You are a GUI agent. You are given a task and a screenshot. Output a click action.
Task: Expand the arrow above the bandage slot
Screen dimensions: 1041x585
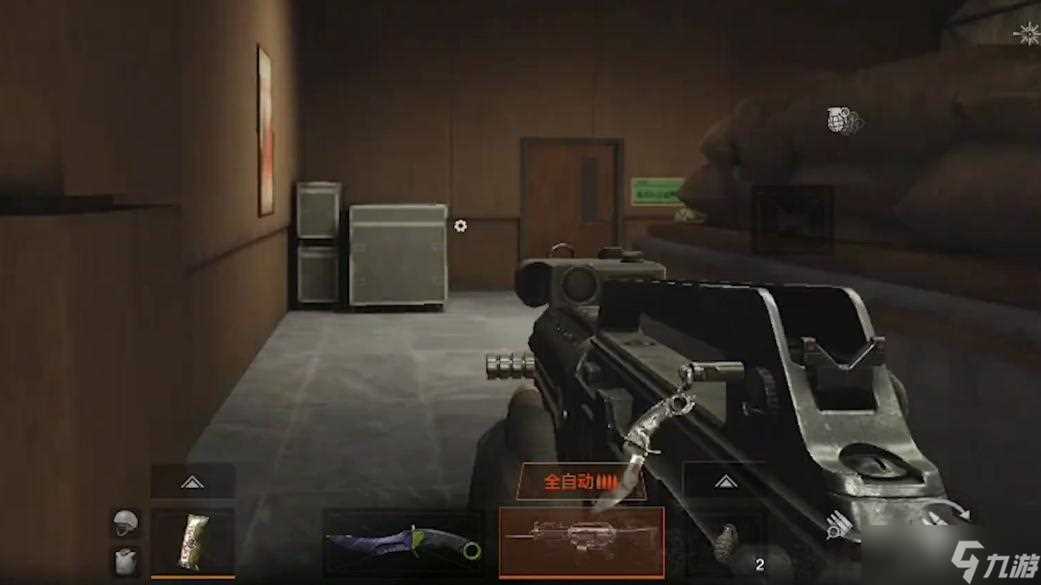(193, 482)
